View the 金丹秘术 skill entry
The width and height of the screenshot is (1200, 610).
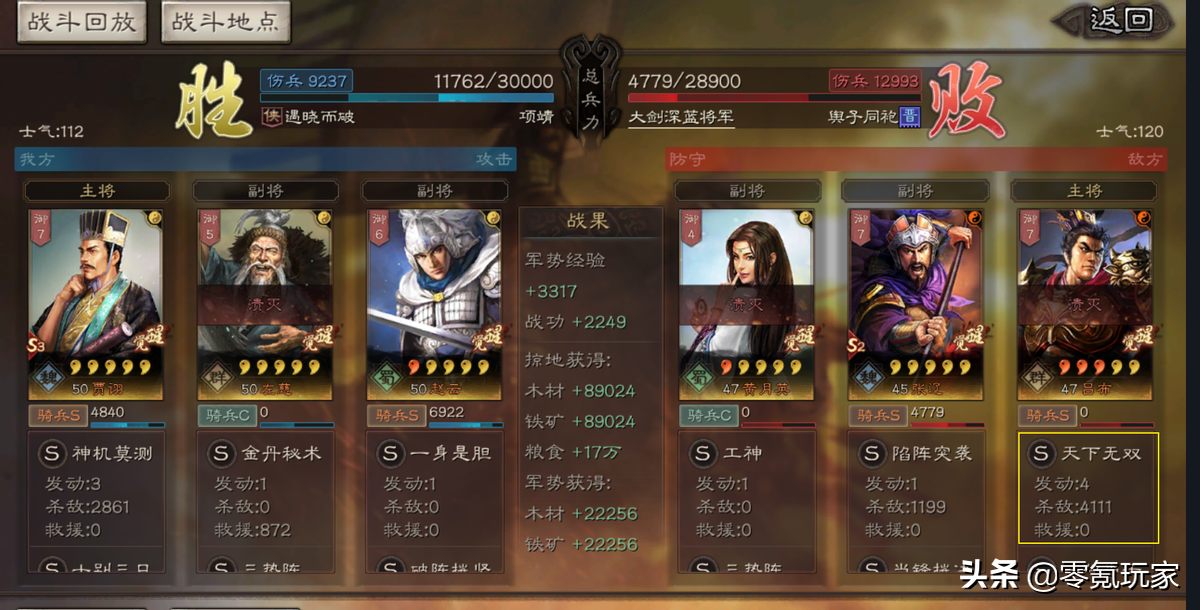[265, 454]
